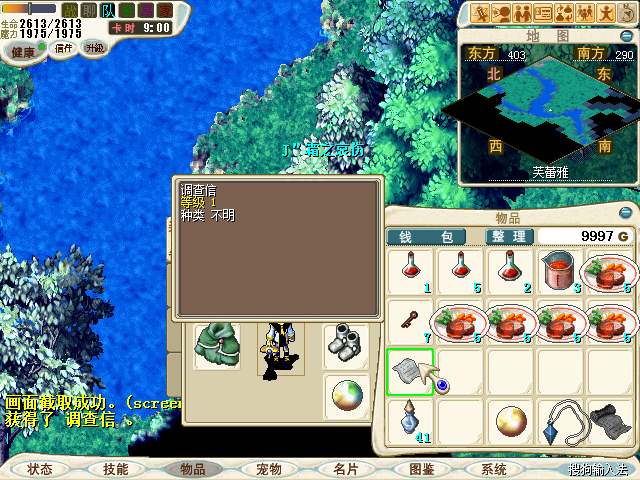Open the 图鉴 encyclopedia tab

(x=421, y=468)
